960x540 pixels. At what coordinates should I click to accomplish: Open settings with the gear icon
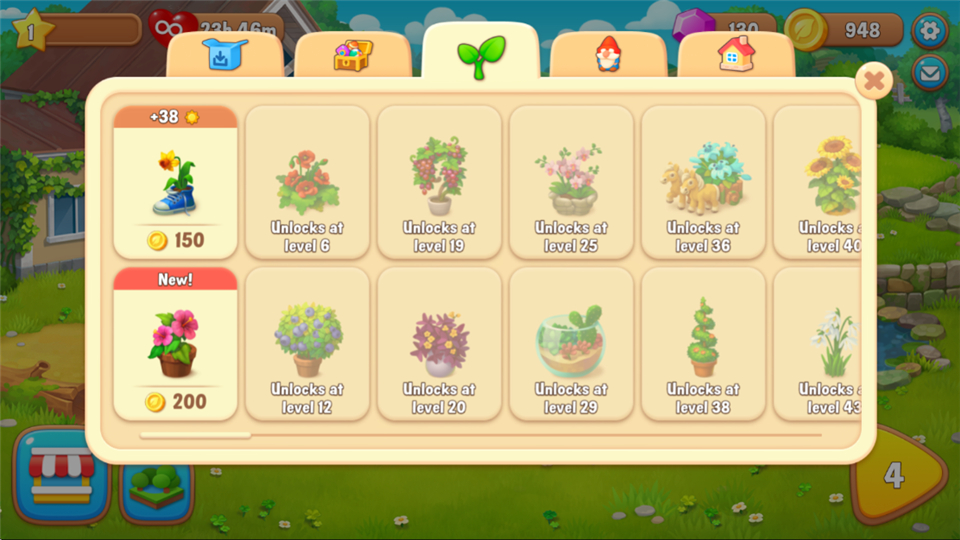tap(931, 30)
